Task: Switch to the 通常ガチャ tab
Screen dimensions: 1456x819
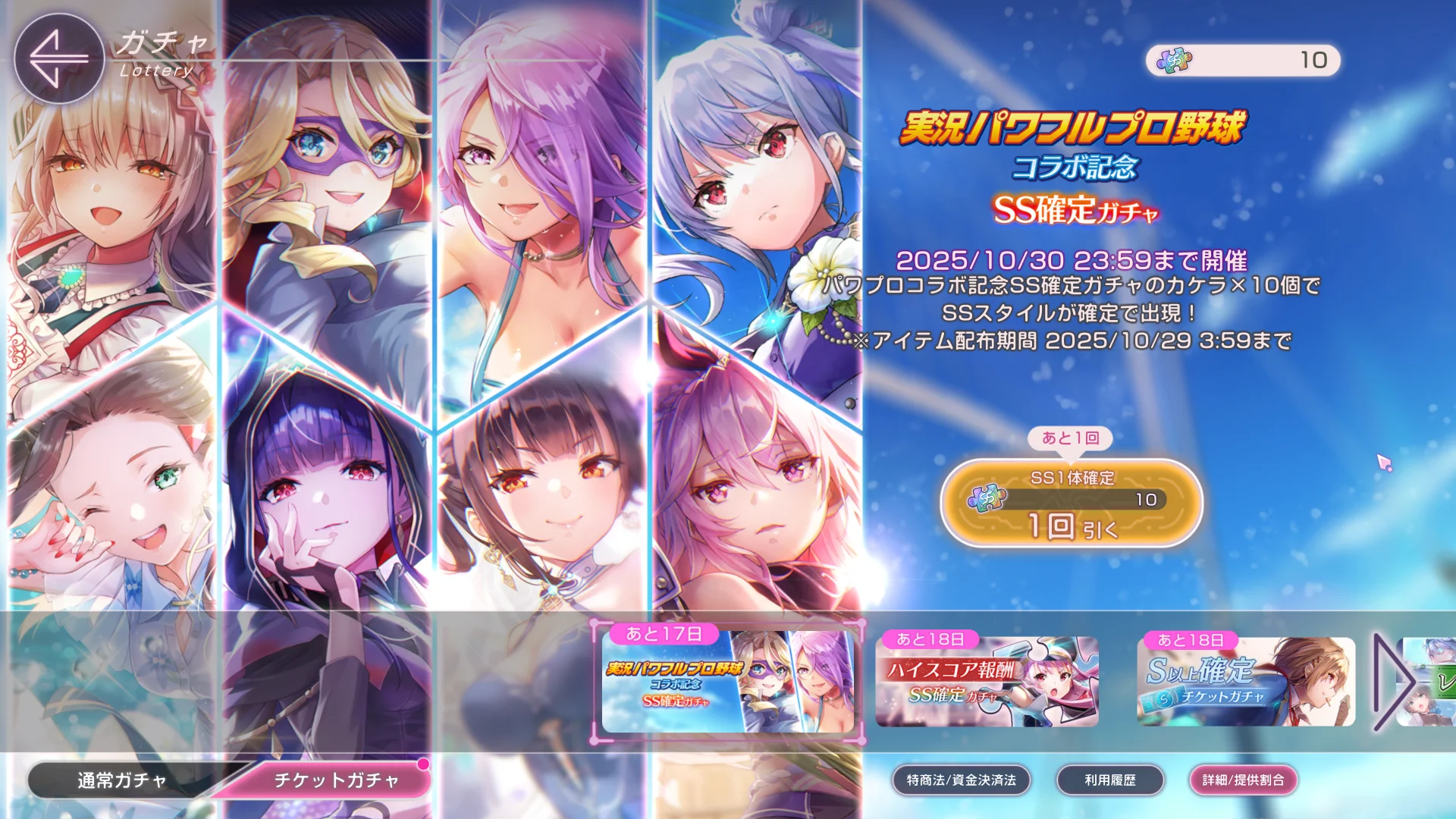Action: (121, 780)
